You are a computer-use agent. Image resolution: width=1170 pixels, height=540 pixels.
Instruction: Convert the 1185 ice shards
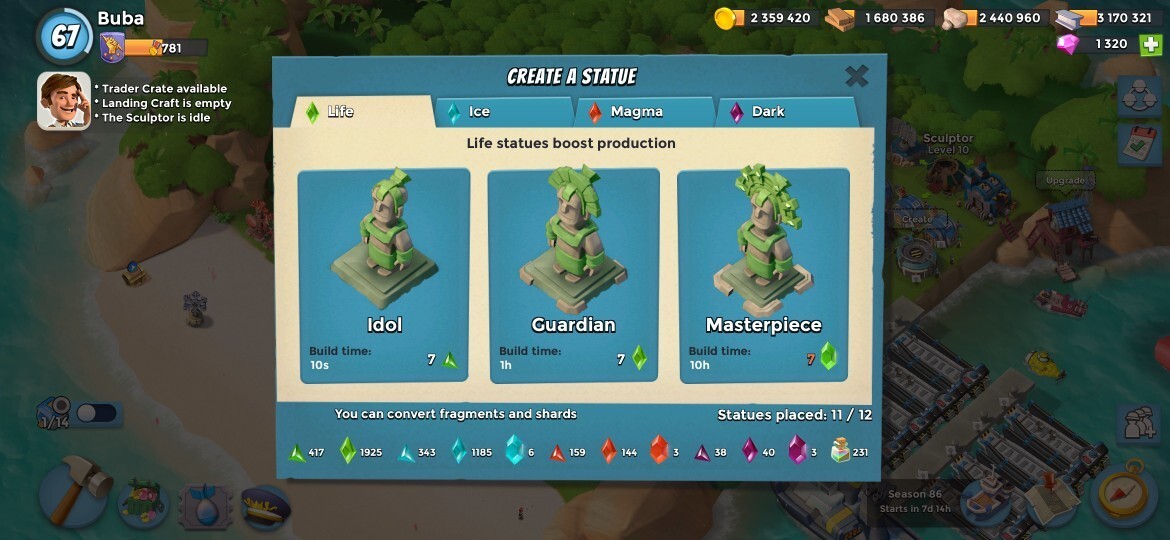pos(459,452)
